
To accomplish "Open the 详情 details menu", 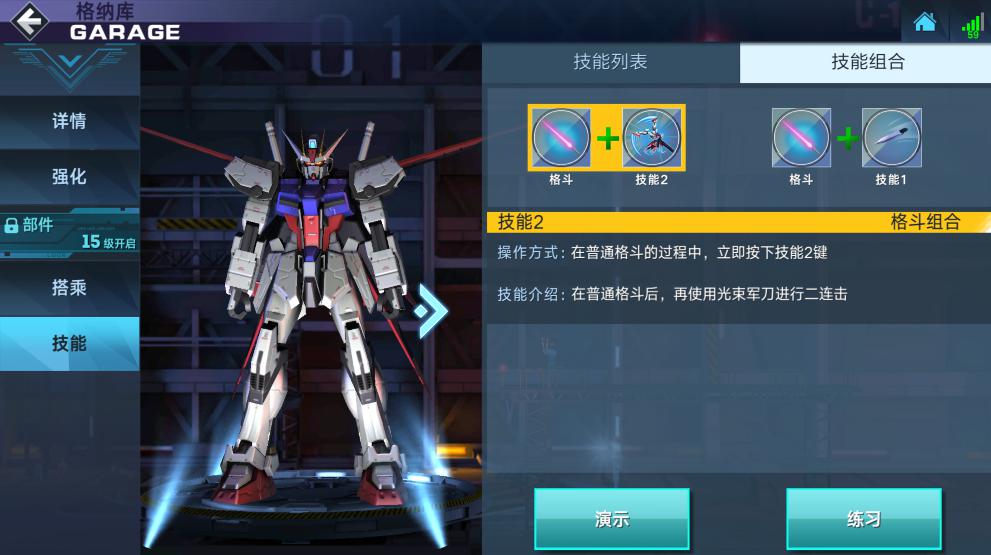I will pos(69,121).
